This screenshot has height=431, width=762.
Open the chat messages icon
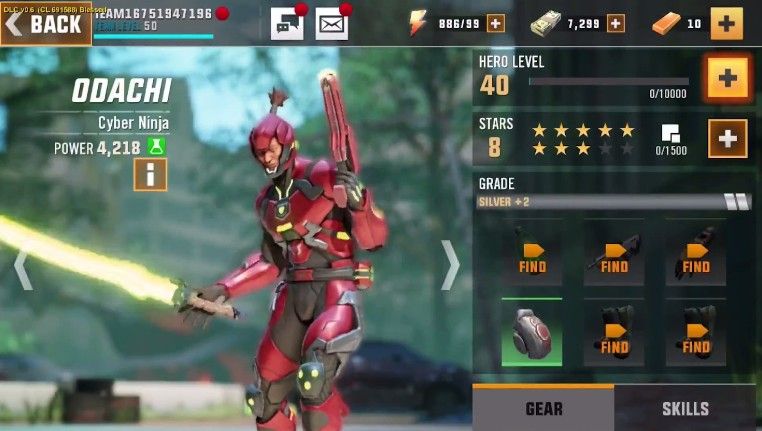click(x=286, y=23)
